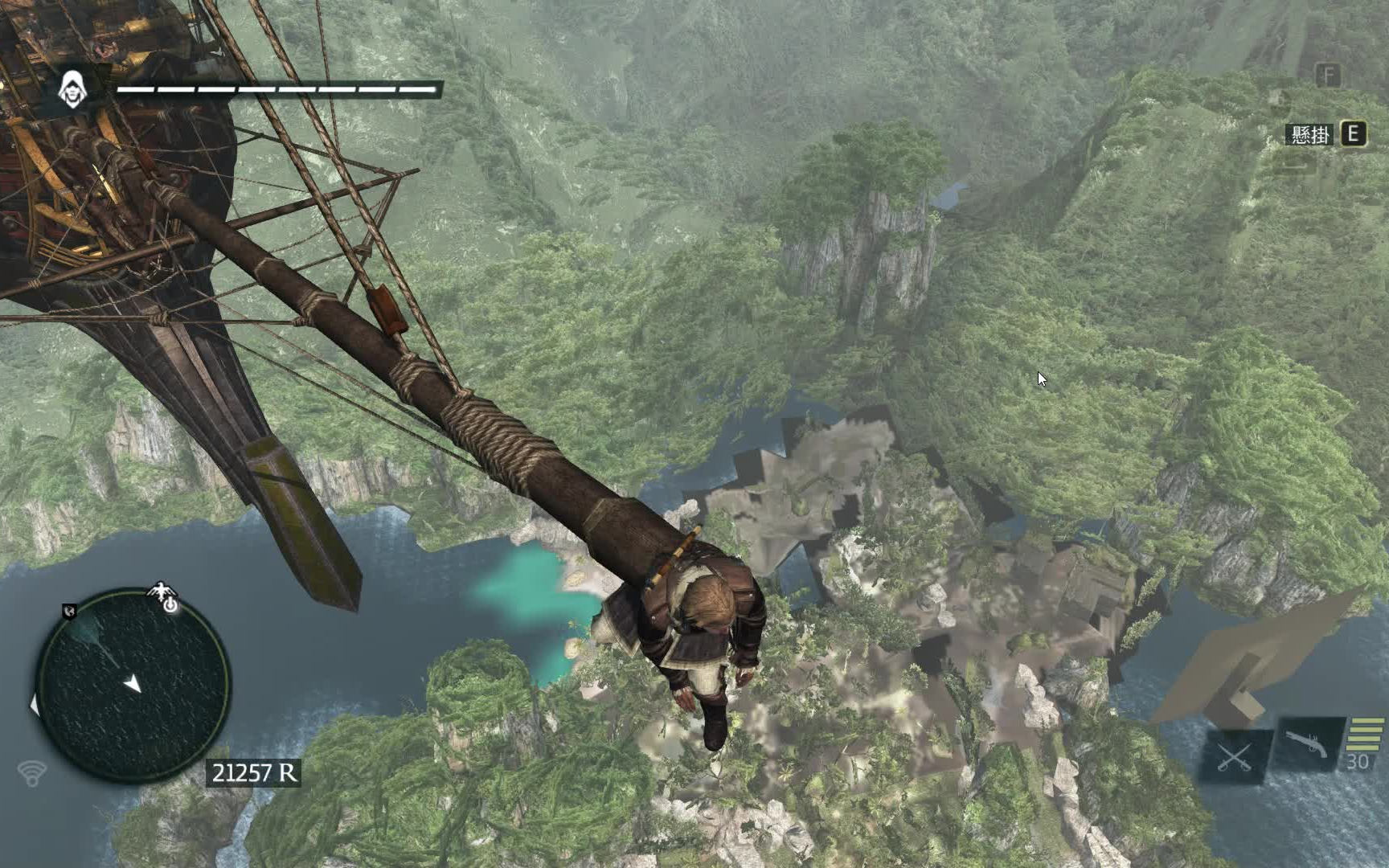This screenshot has height=868, width=1389.
Task: Click the circular minimap
Action: tap(133, 686)
